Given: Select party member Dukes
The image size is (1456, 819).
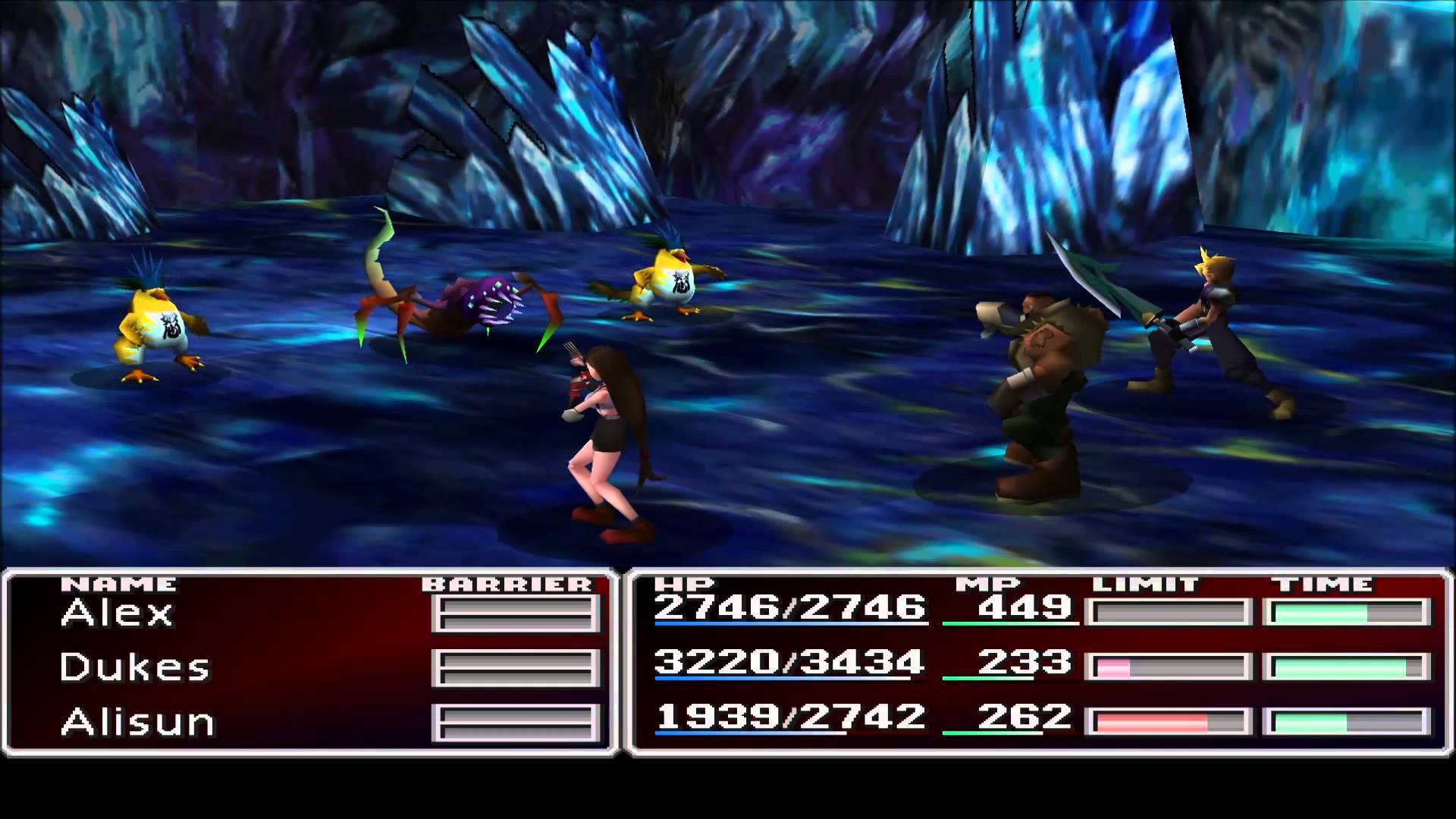Looking at the screenshot, I should click(134, 667).
